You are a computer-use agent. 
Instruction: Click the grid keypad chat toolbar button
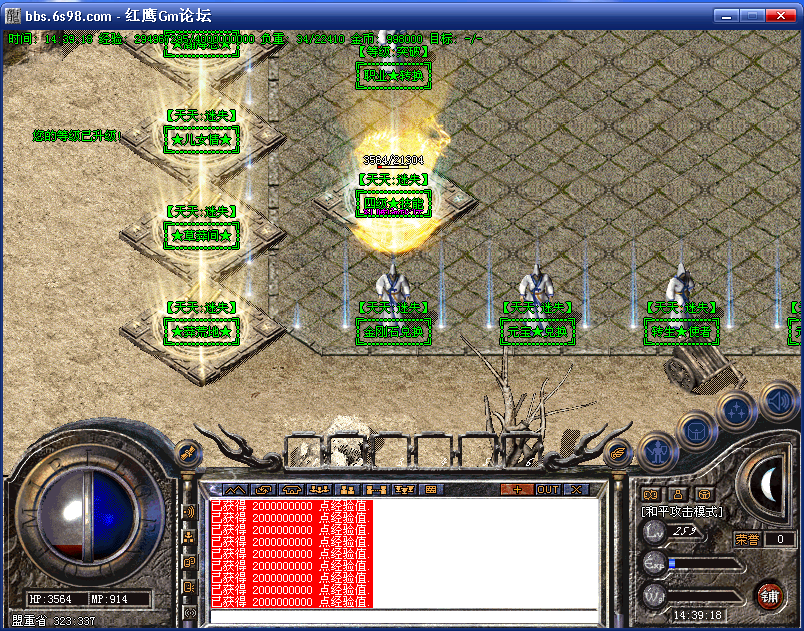coord(432,489)
